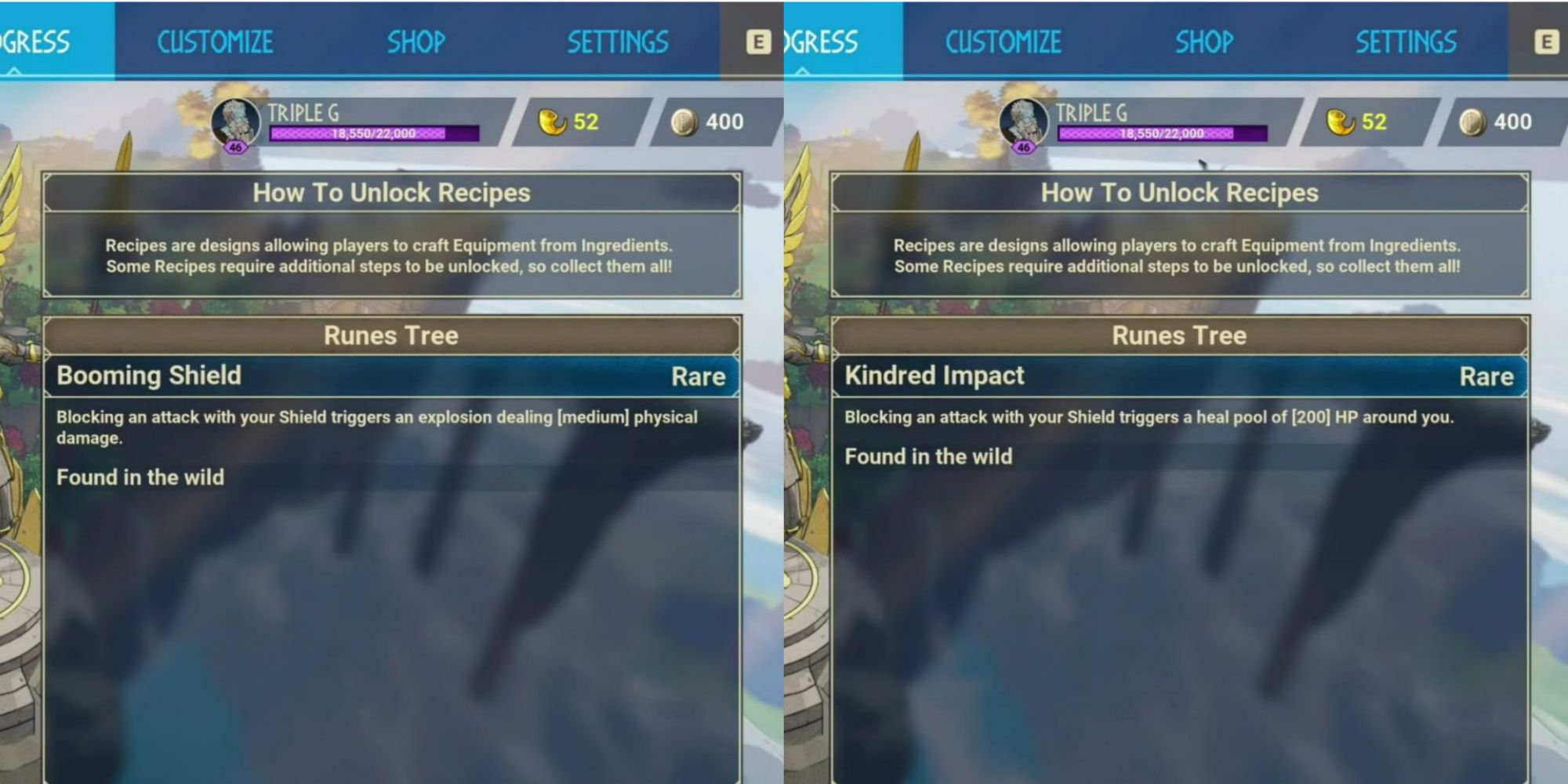This screenshot has height=784, width=1568.
Task: Click the Found in the wild text
Action: tap(139, 478)
